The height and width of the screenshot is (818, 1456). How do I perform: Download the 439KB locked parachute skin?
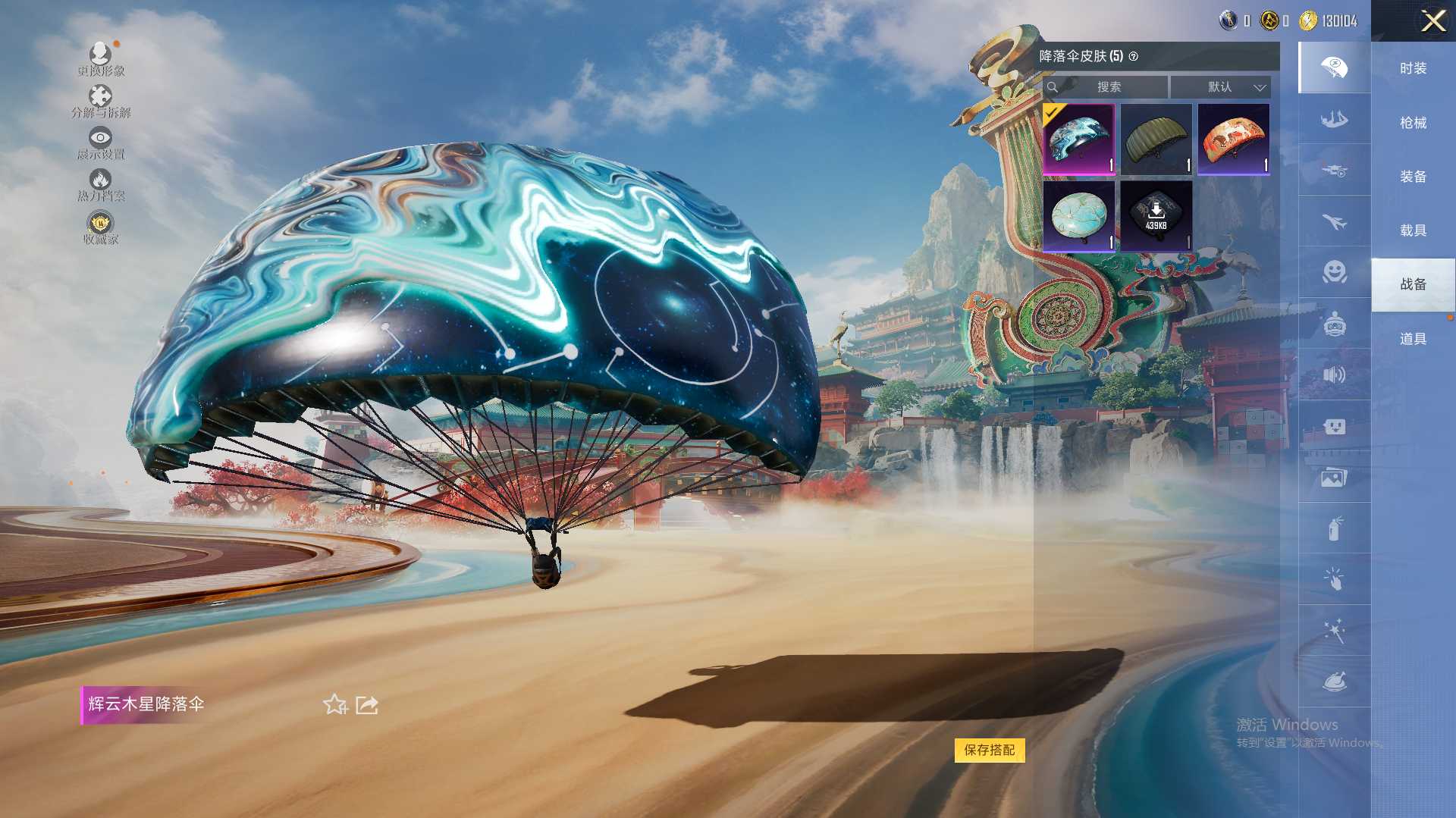tap(1156, 216)
